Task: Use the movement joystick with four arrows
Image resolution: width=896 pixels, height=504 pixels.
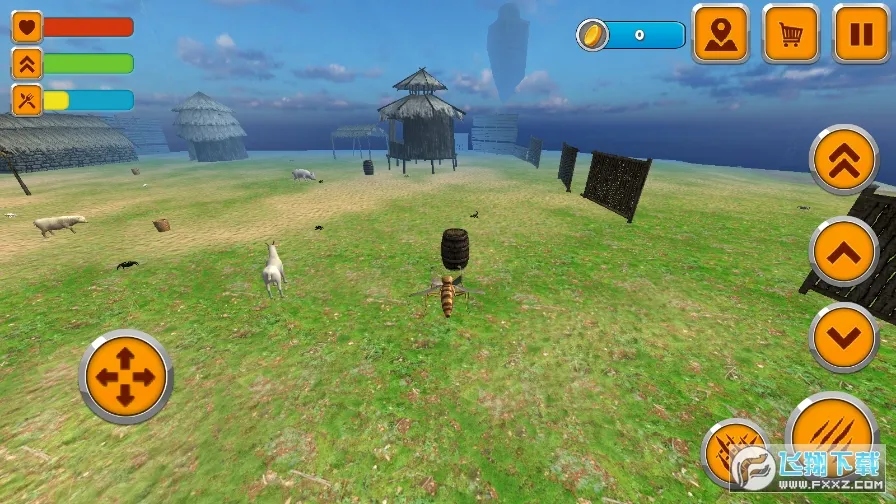Action: 125,377
